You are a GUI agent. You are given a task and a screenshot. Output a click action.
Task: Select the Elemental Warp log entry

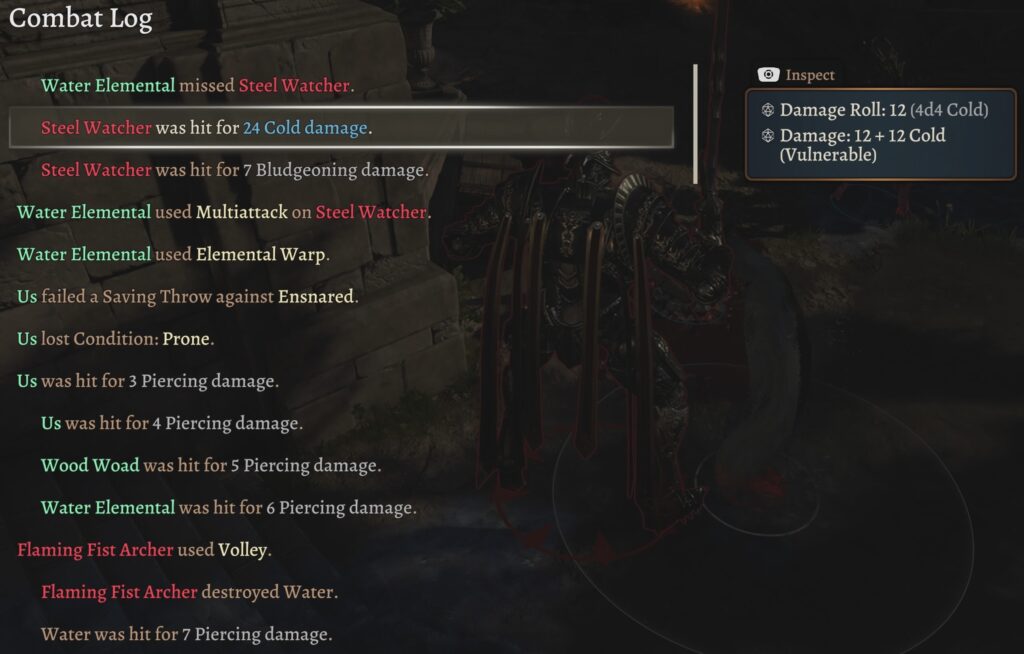[173, 254]
